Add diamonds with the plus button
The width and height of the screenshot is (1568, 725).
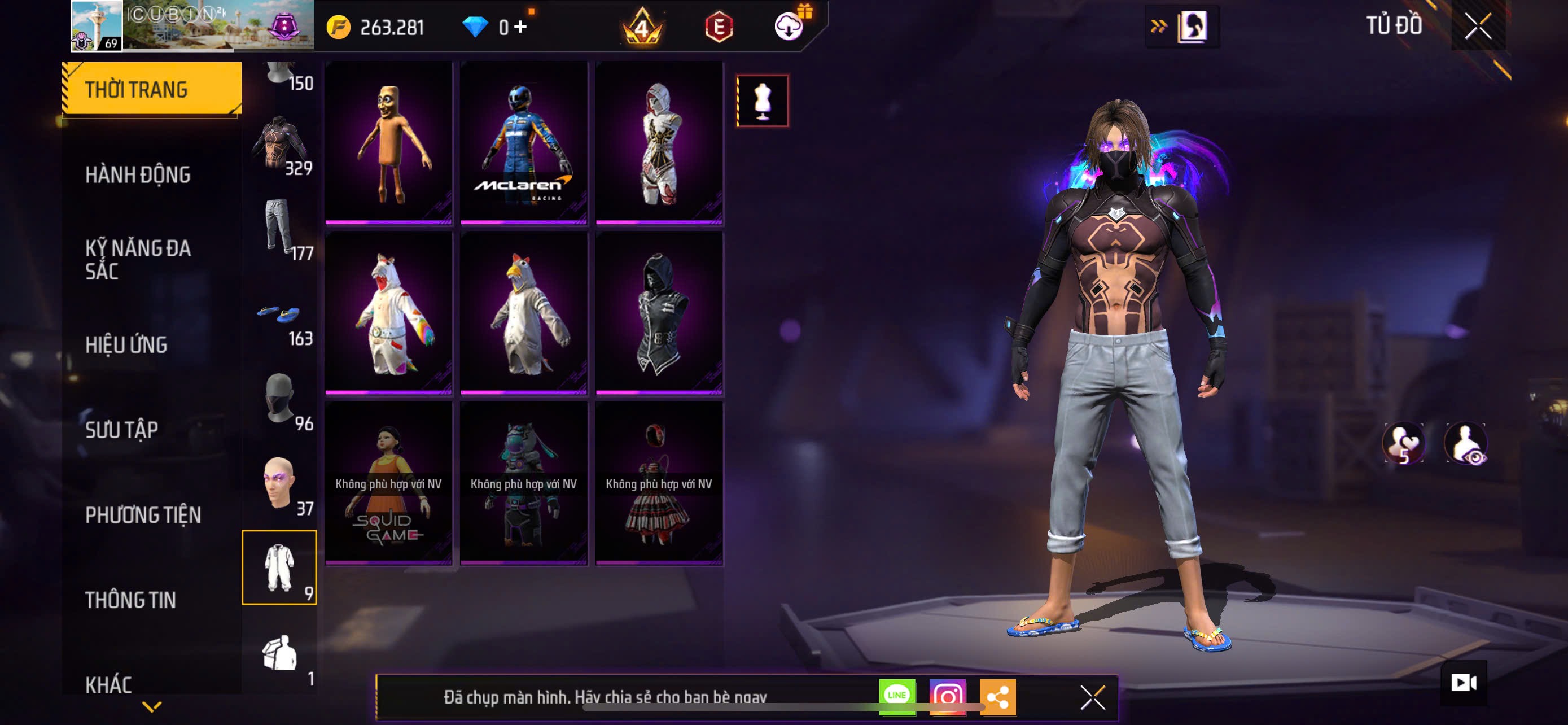[x=520, y=27]
